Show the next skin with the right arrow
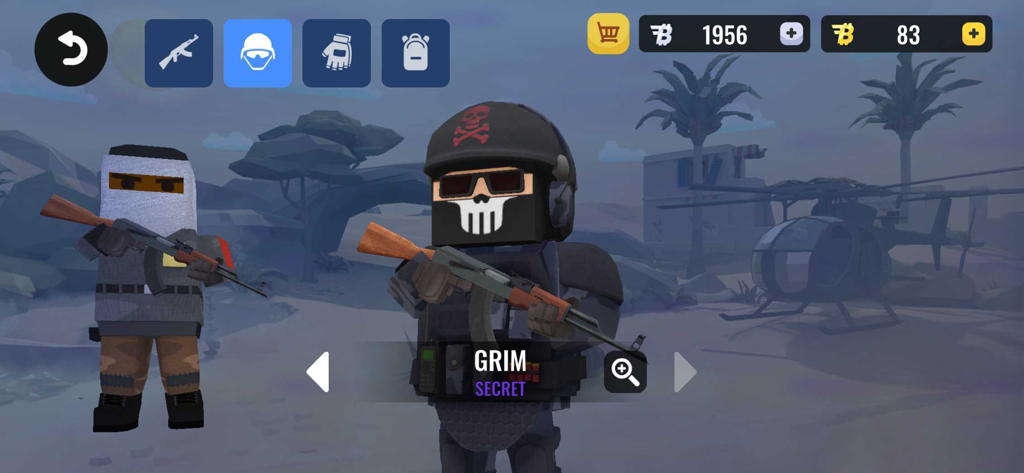This screenshot has height=473, width=1024. pyautogui.click(x=685, y=372)
